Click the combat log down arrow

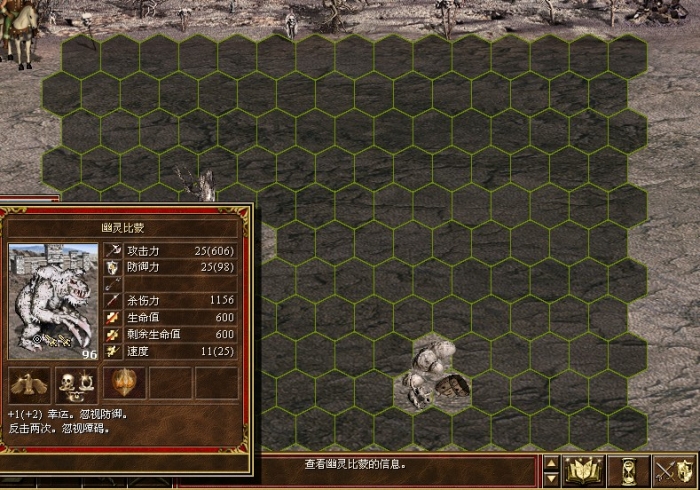point(551,479)
